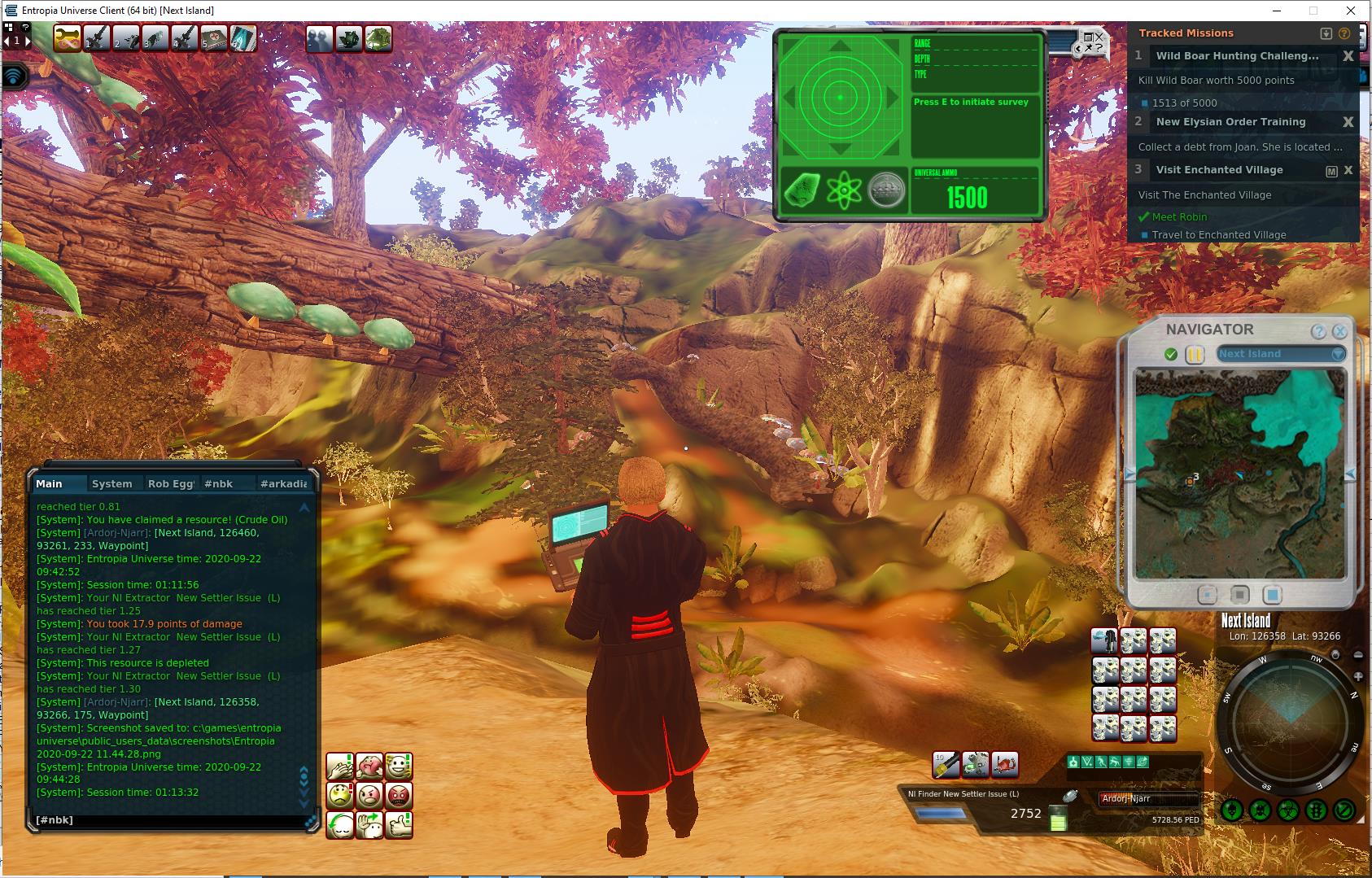Untrack the New Elysian Order Training mission

[x=1348, y=122]
